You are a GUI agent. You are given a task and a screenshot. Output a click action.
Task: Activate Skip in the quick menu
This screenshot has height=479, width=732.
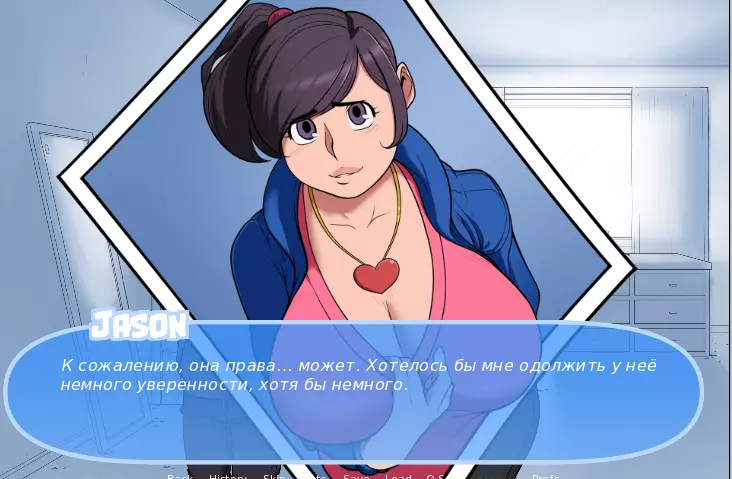pyautogui.click(x=273, y=477)
